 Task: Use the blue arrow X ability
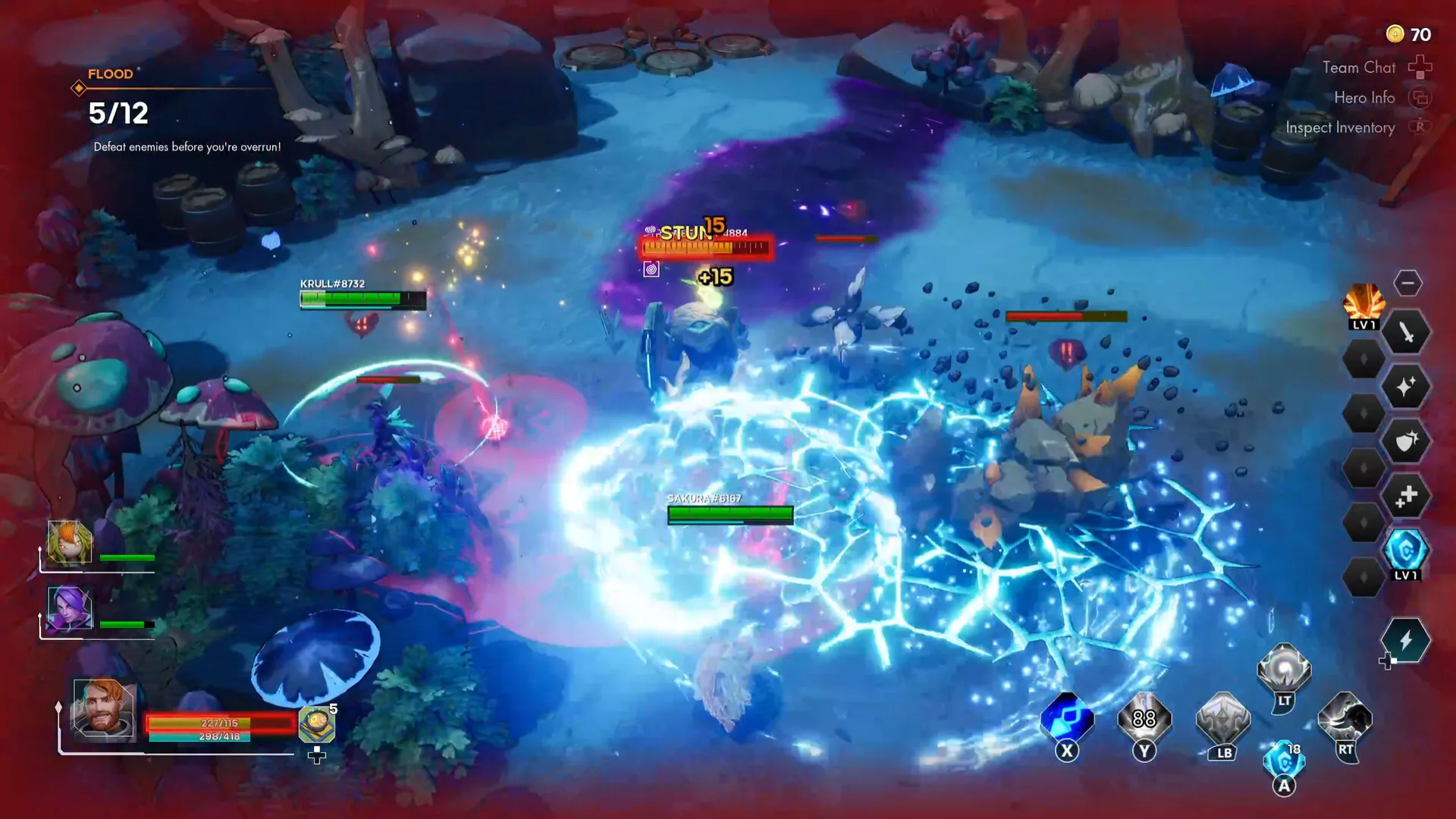pyautogui.click(x=1067, y=719)
